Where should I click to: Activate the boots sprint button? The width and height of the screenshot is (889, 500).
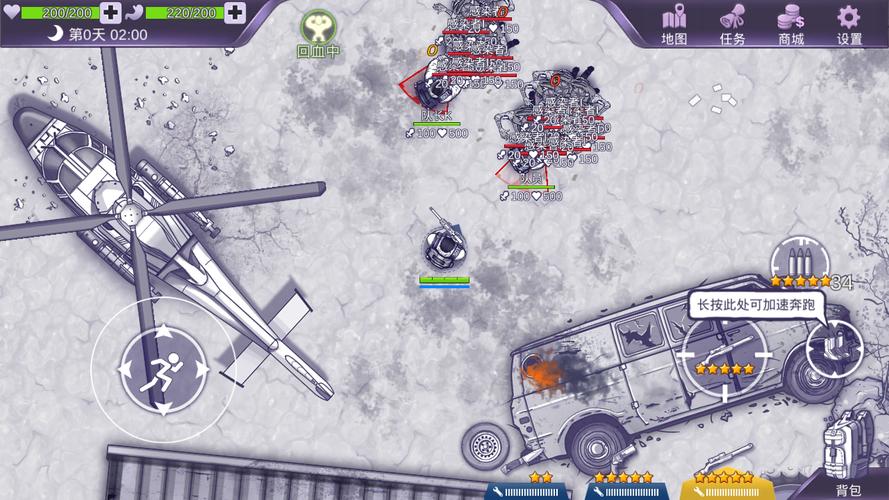click(834, 349)
